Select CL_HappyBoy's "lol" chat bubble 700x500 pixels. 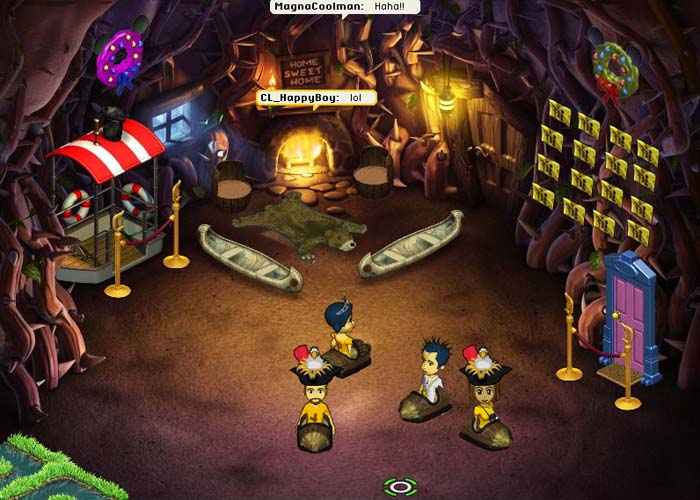(x=317, y=97)
